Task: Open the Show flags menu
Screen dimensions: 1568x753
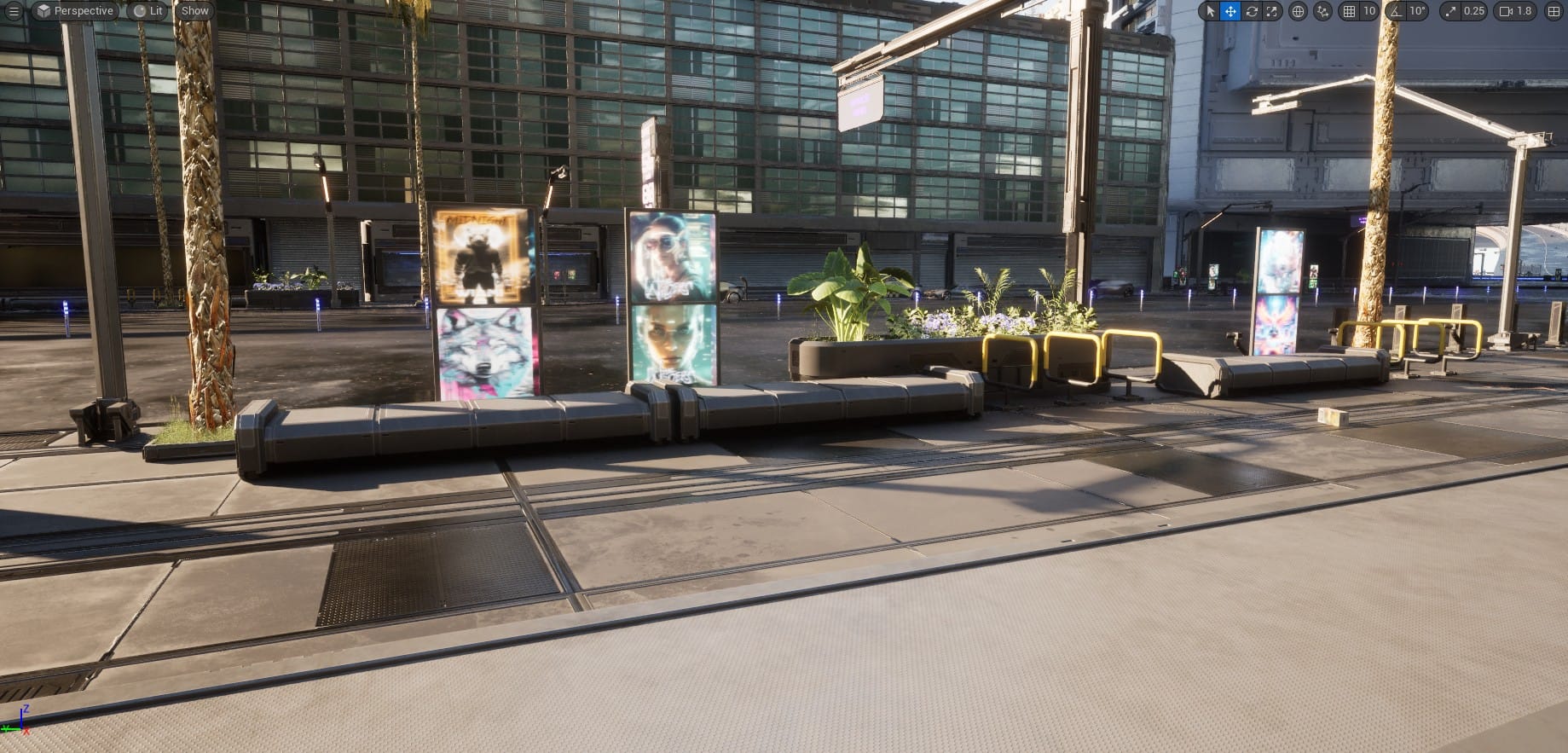Action: pyautogui.click(x=194, y=11)
